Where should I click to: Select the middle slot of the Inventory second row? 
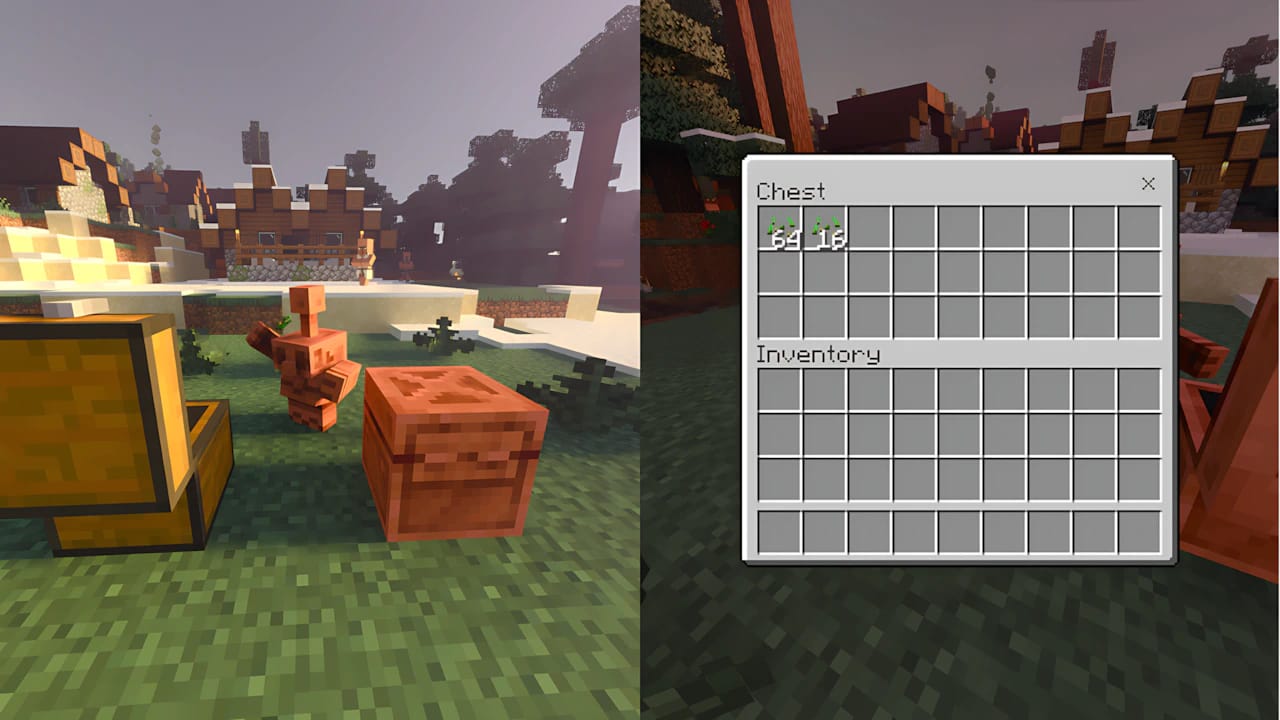[x=959, y=432]
